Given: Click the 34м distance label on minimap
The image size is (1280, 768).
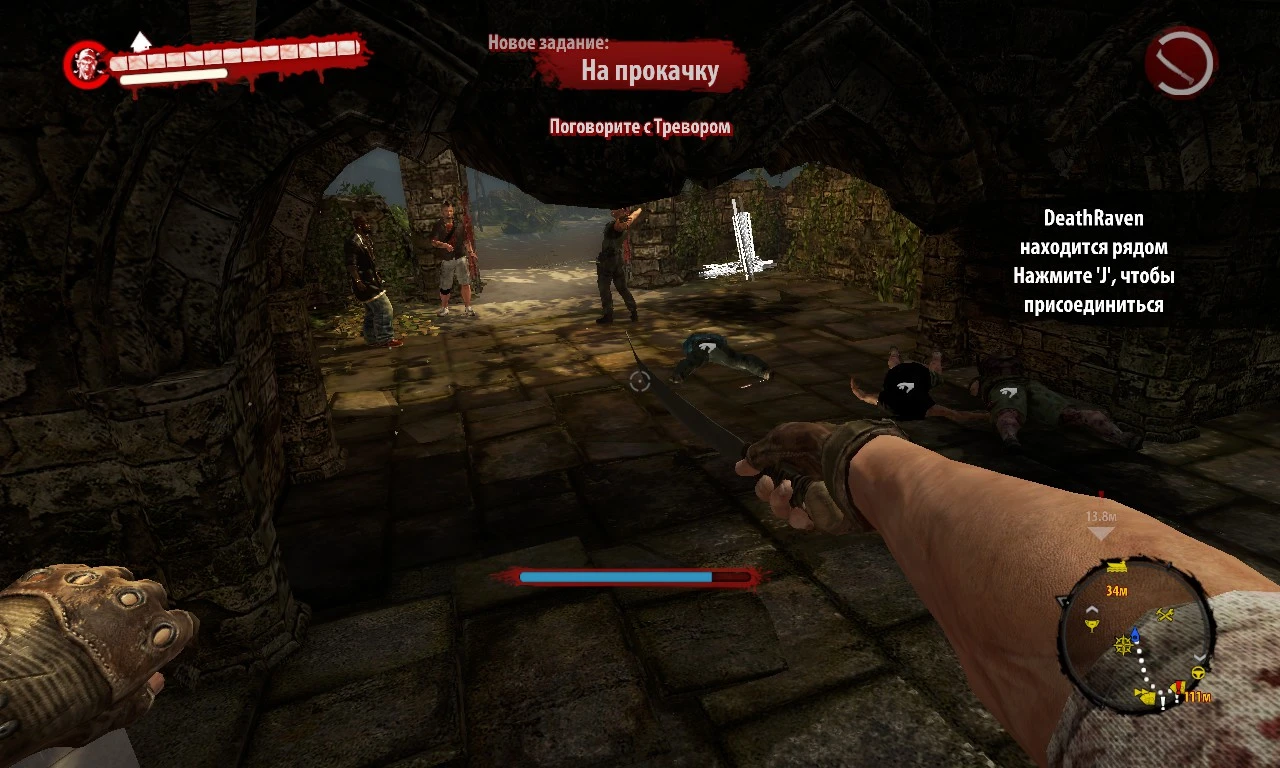Looking at the screenshot, I should click(1117, 590).
